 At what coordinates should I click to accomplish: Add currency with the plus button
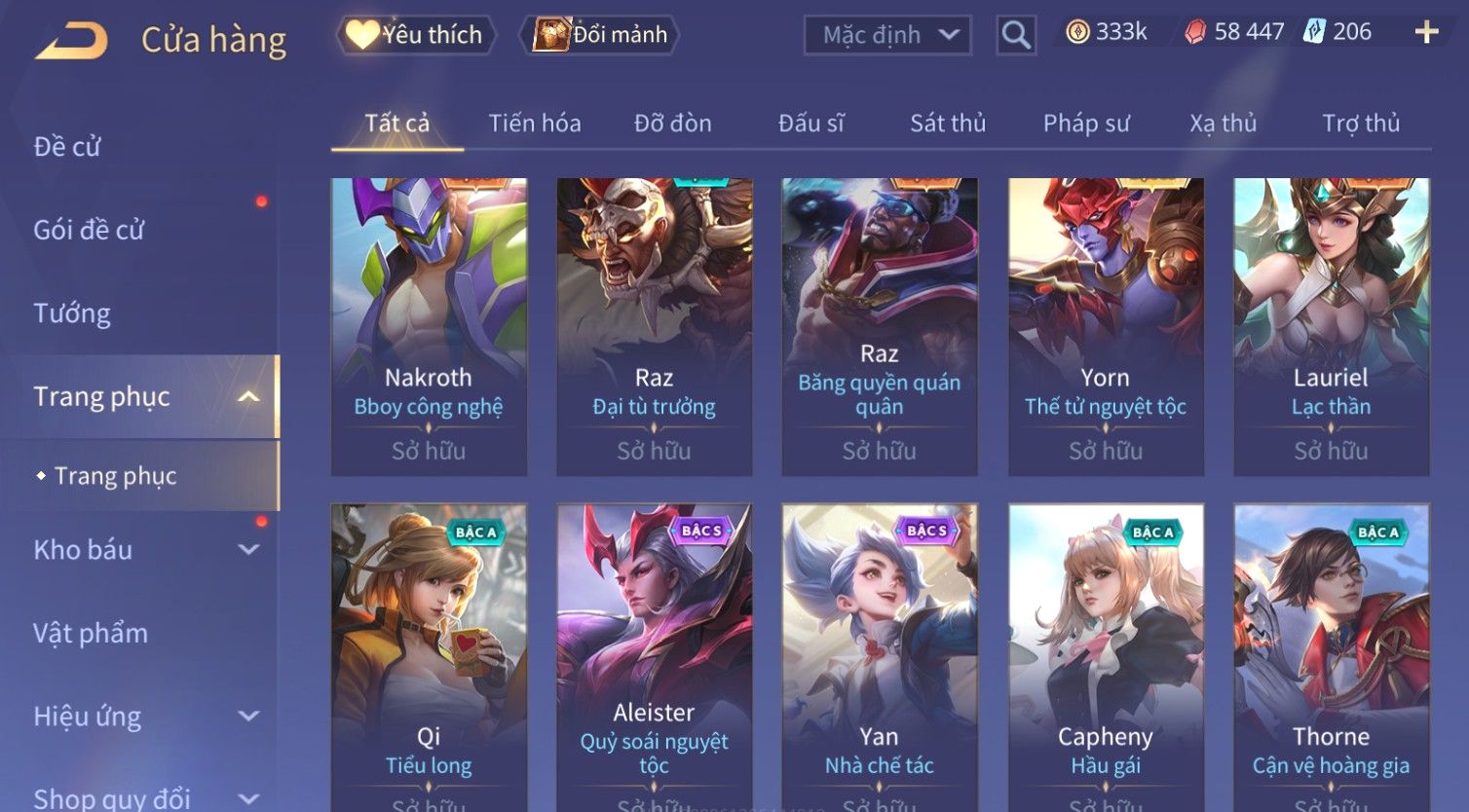coord(1426,33)
